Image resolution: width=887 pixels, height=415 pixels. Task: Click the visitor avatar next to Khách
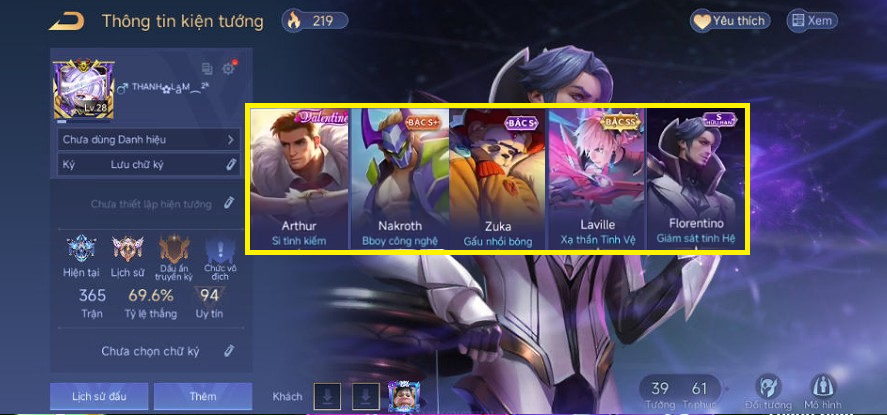point(402,396)
